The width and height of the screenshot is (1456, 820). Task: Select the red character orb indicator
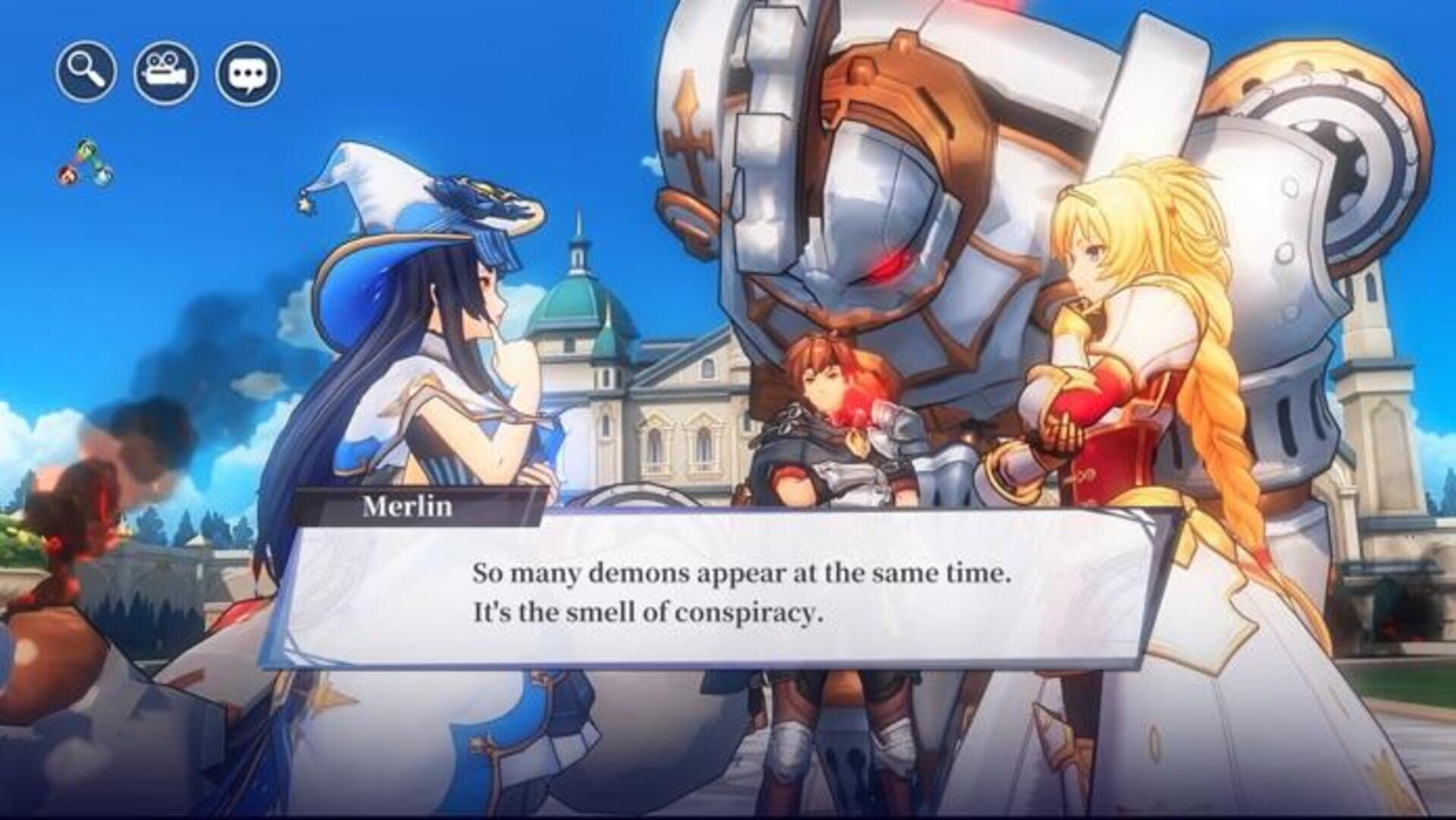pyautogui.click(x=66, y=175)
